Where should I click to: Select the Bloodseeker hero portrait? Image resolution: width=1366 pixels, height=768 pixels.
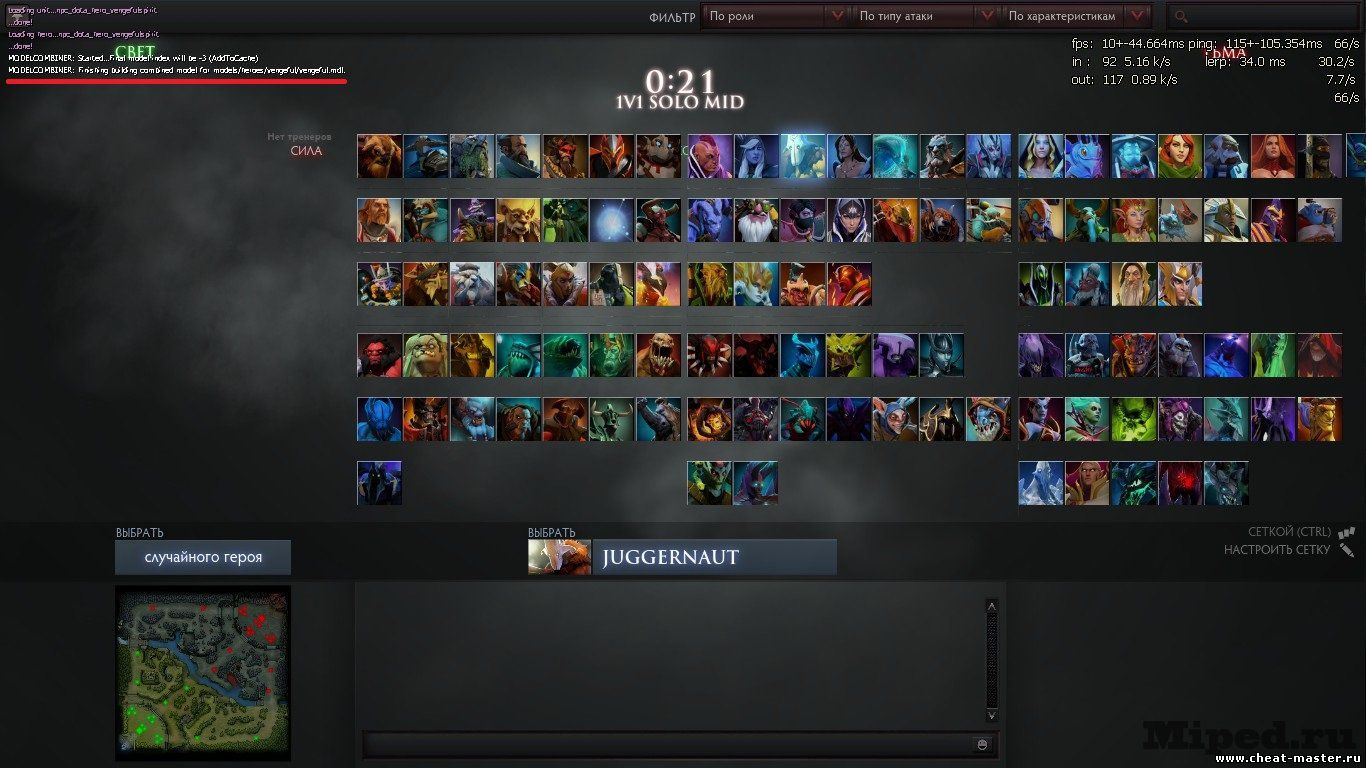click(710, 355)
